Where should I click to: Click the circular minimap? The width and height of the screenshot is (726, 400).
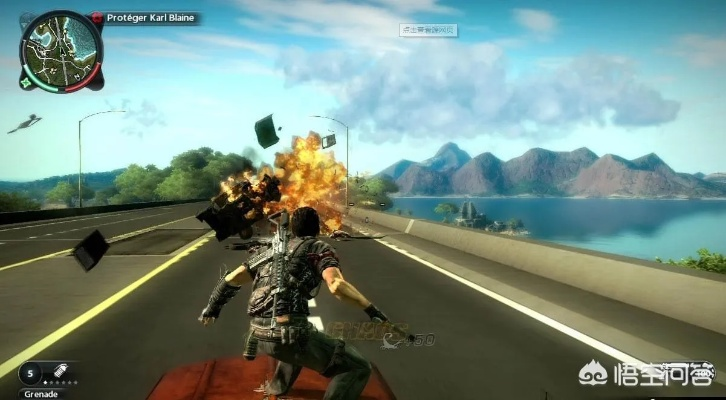click(61, 49)
